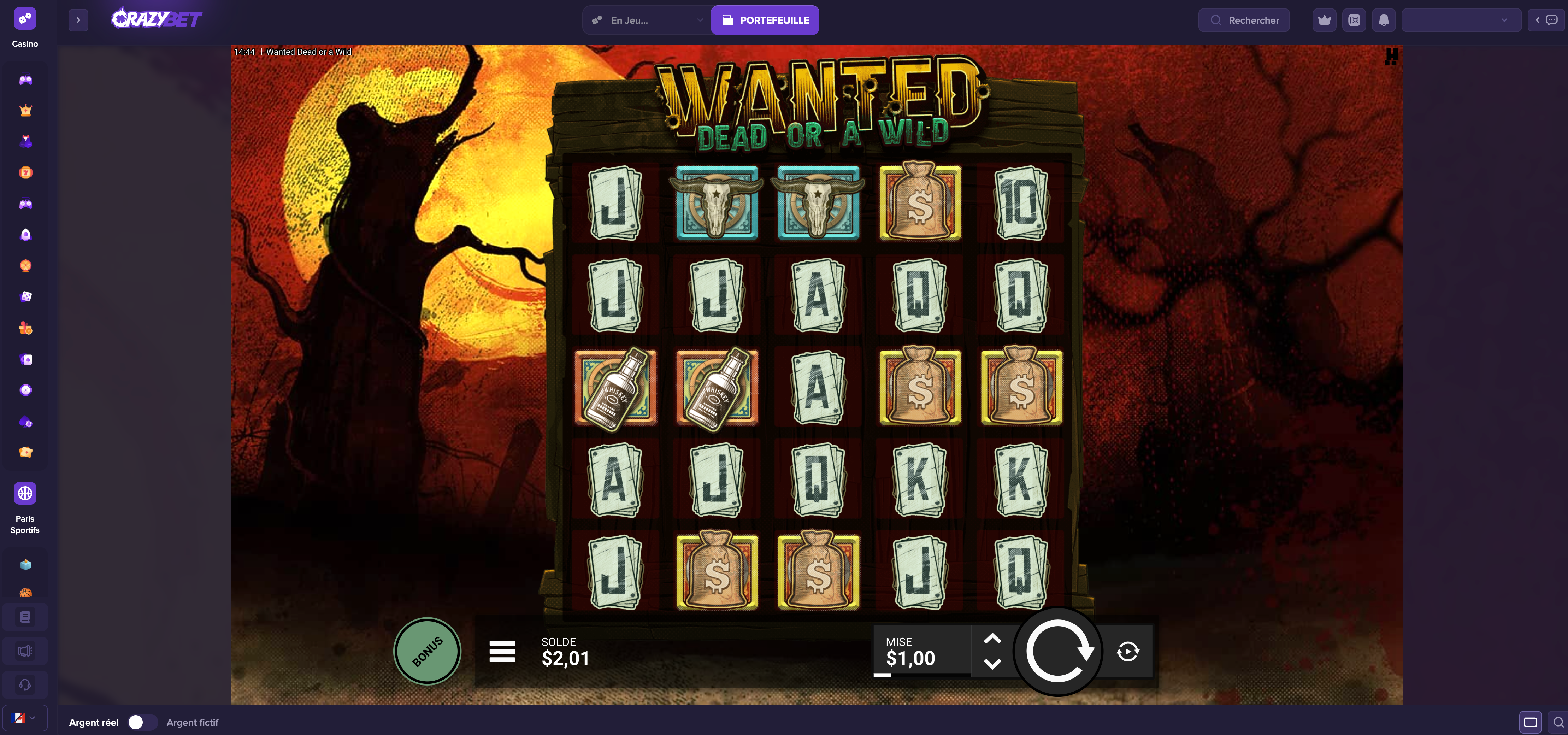The height and width of the screenshot is (735, 1568).
Task: Expand the left sidebar with the arrow button
Action: (78, 20)
